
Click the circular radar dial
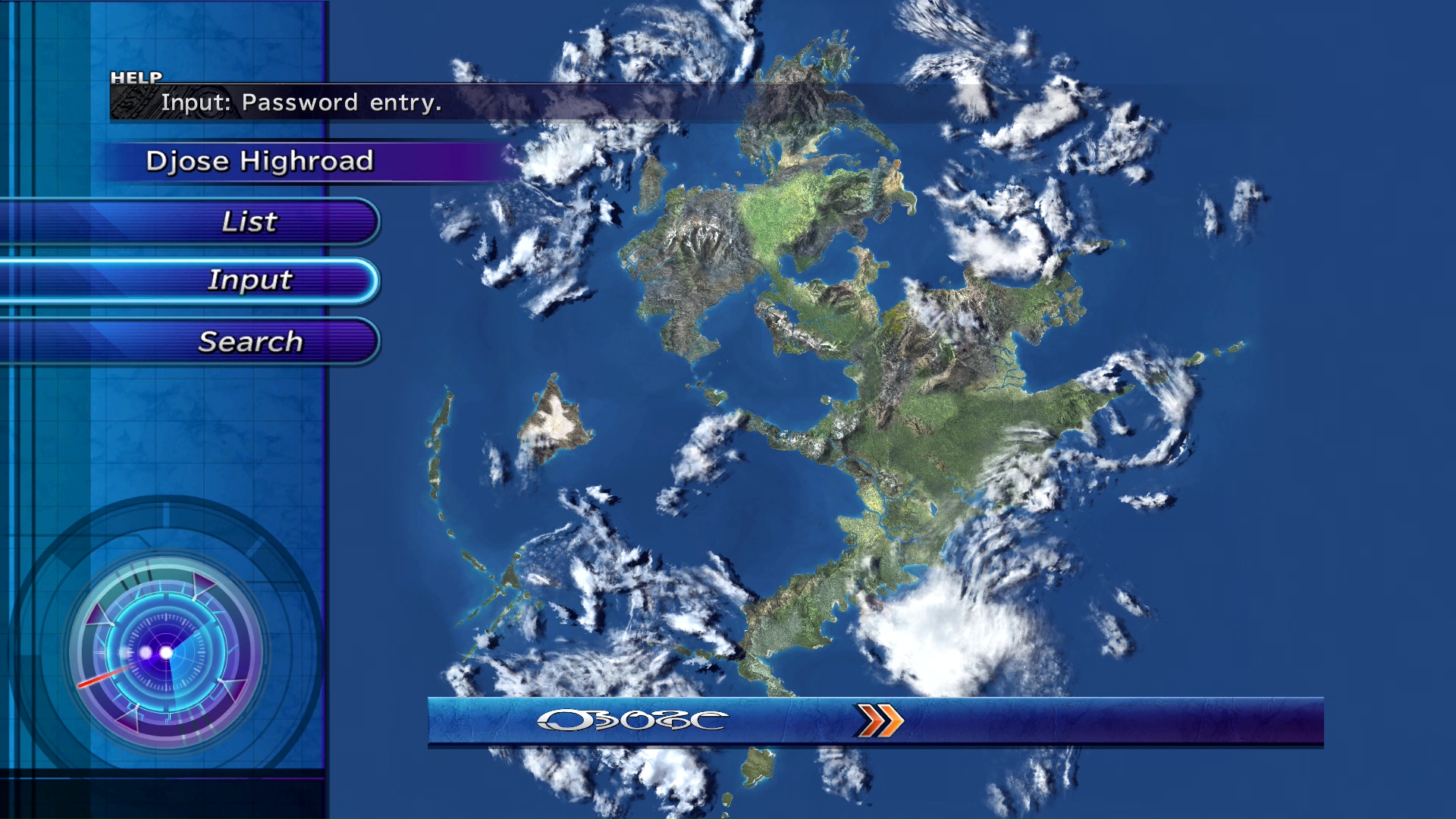pyautogui.click(x=166, y=652)
